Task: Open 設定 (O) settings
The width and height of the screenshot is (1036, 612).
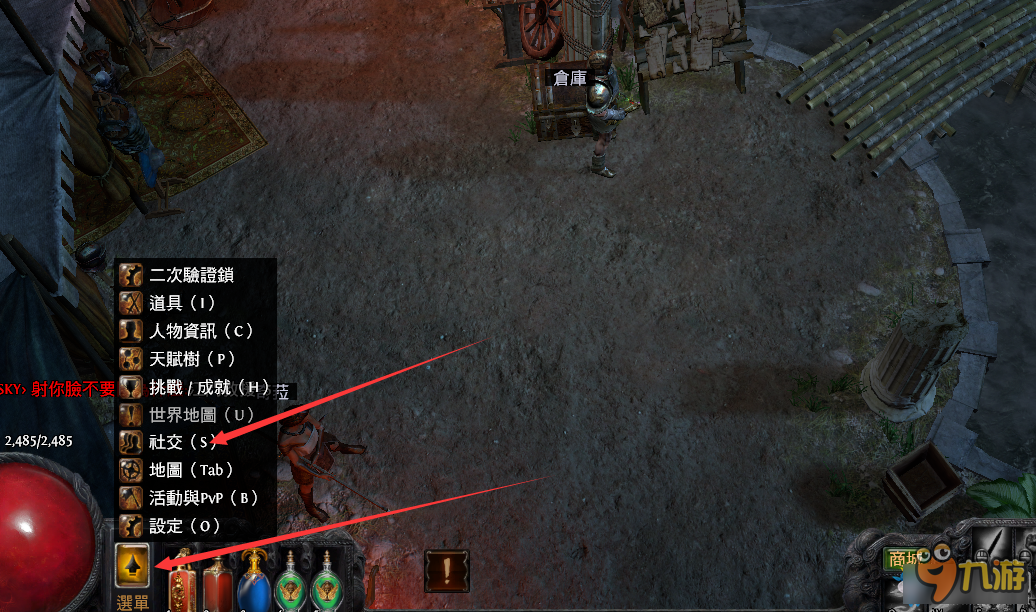Action: tap(181, 525)
